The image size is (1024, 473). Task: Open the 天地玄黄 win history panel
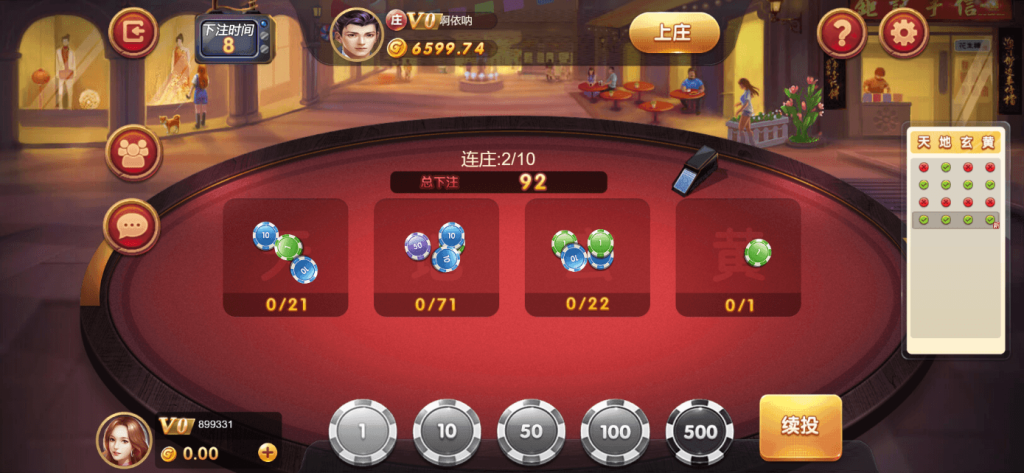click(x=956, y=240)
